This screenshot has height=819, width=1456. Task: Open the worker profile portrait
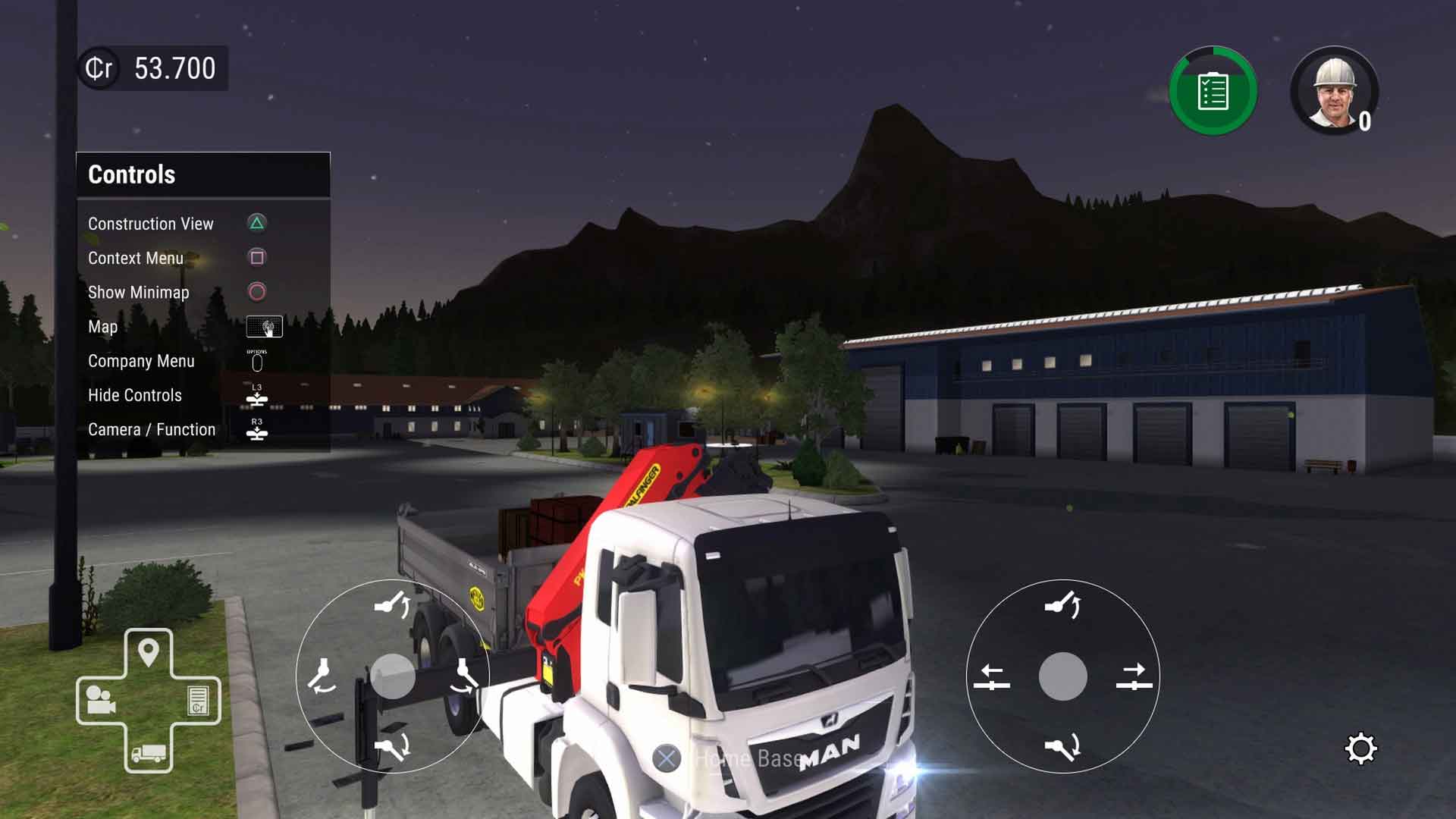(1334, 92)
